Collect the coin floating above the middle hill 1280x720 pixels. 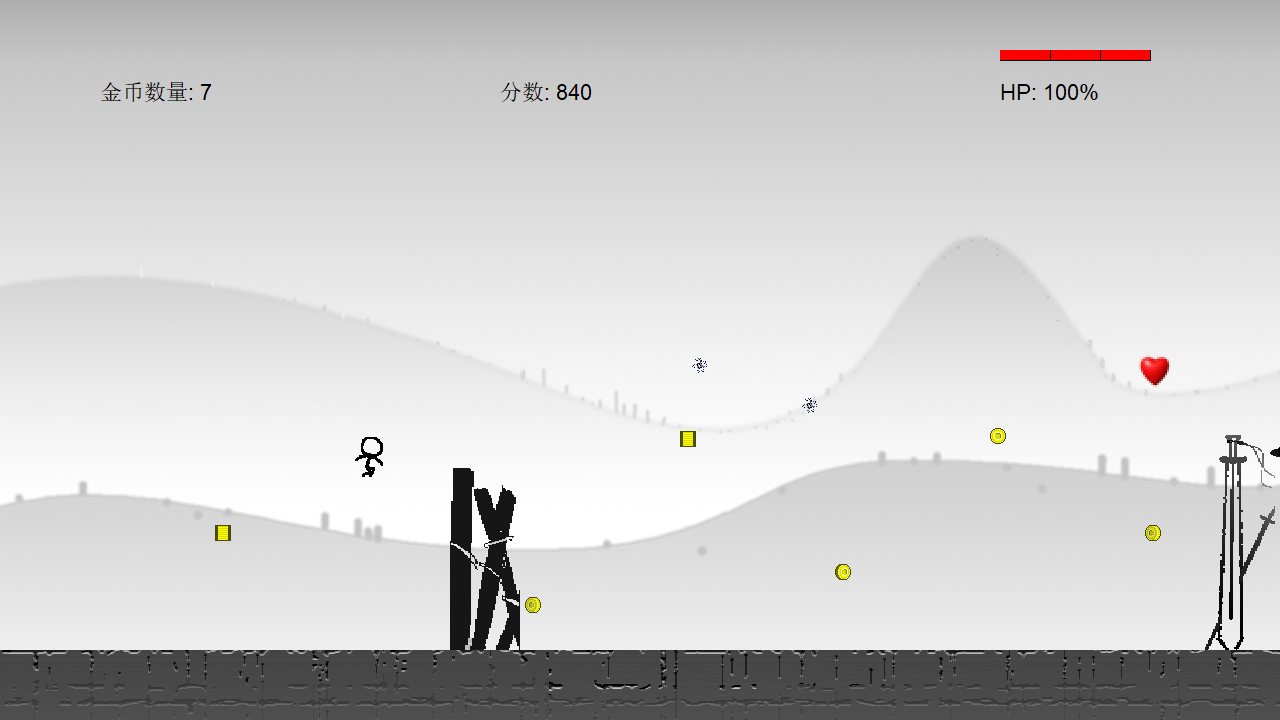(998, 435)
